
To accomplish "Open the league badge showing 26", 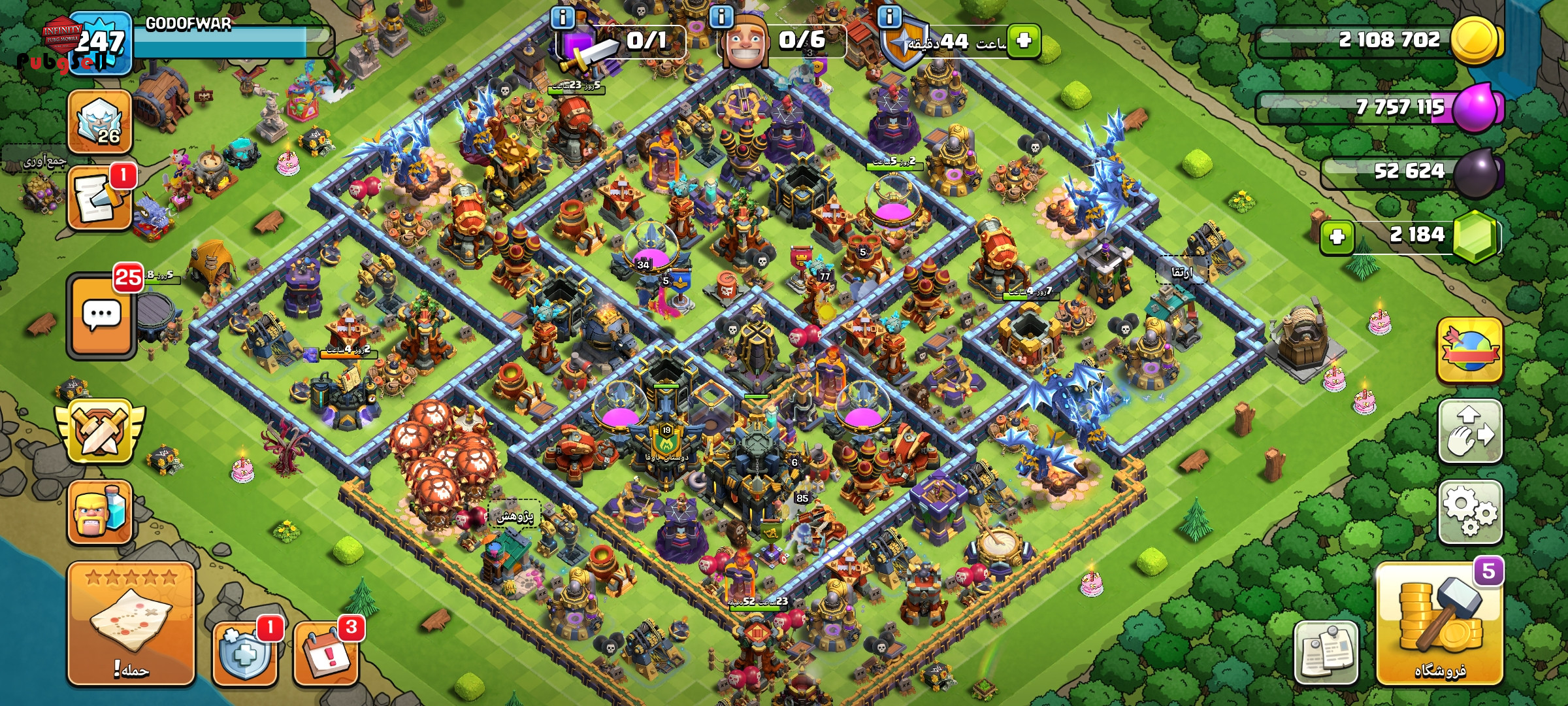I will (100, 122).
